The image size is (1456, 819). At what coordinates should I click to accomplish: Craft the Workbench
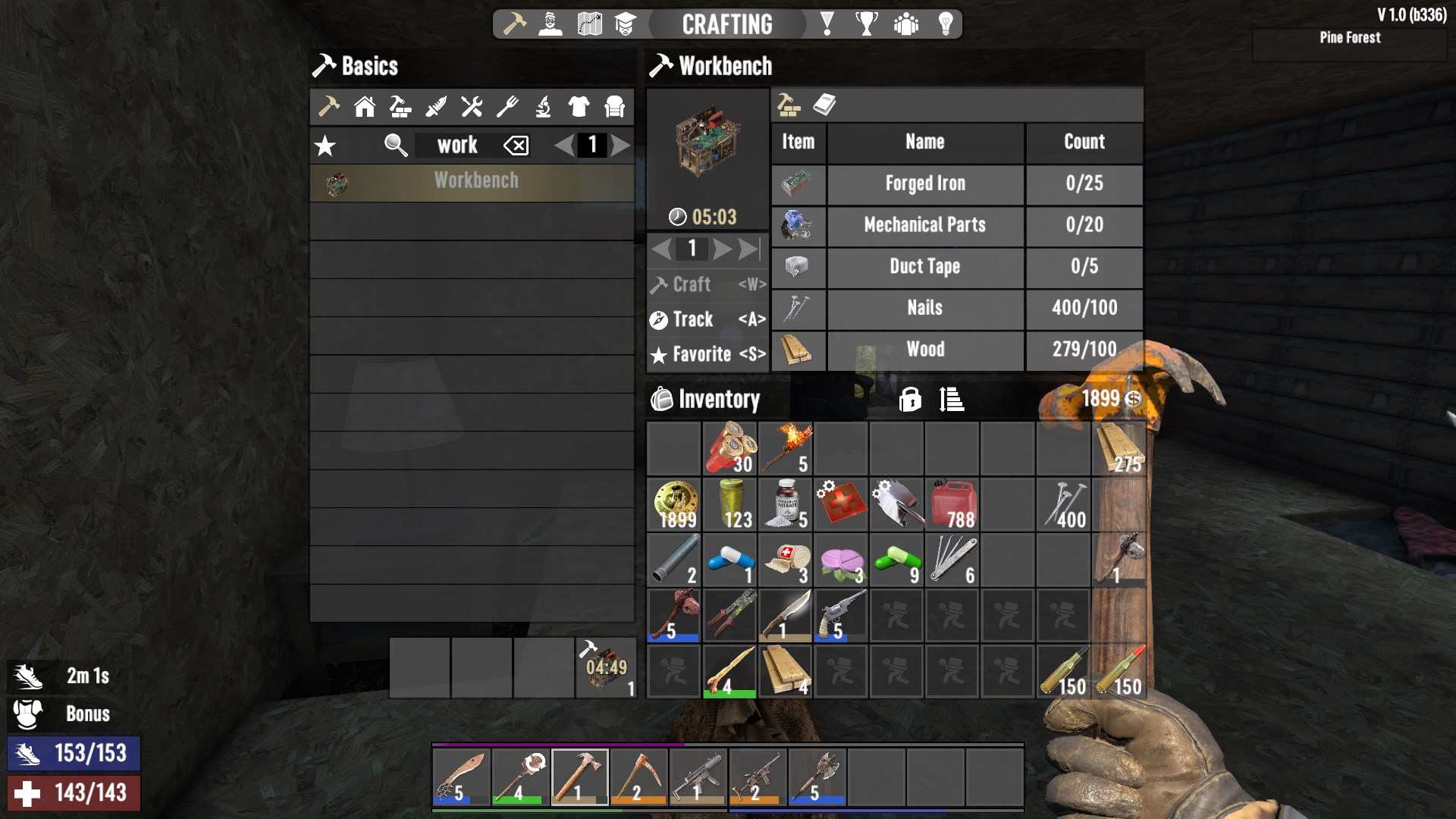[x=707, y=285]
